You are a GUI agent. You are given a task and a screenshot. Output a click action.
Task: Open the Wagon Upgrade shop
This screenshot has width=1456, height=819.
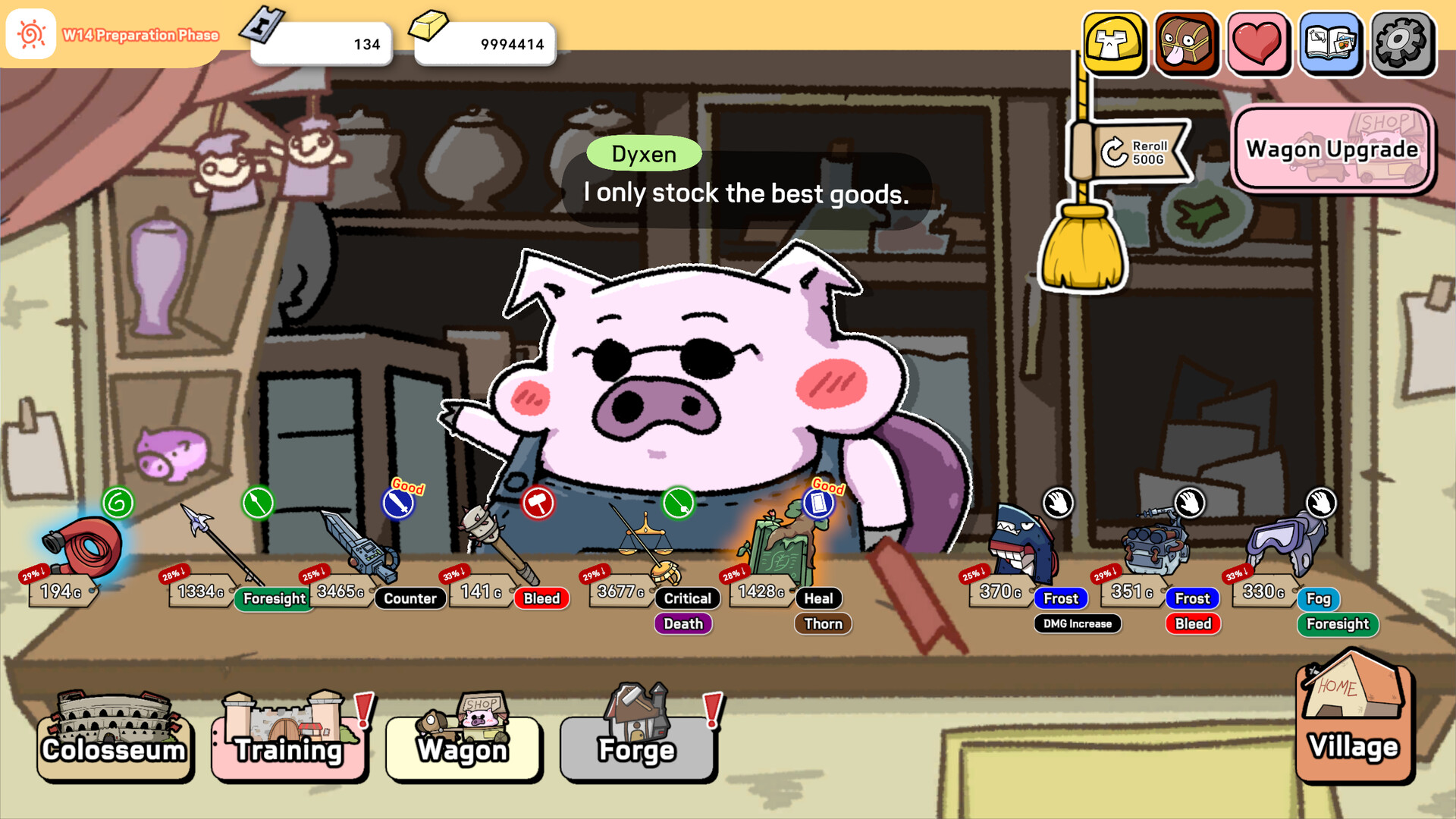pyautogui.click(x=1332, y=149)
